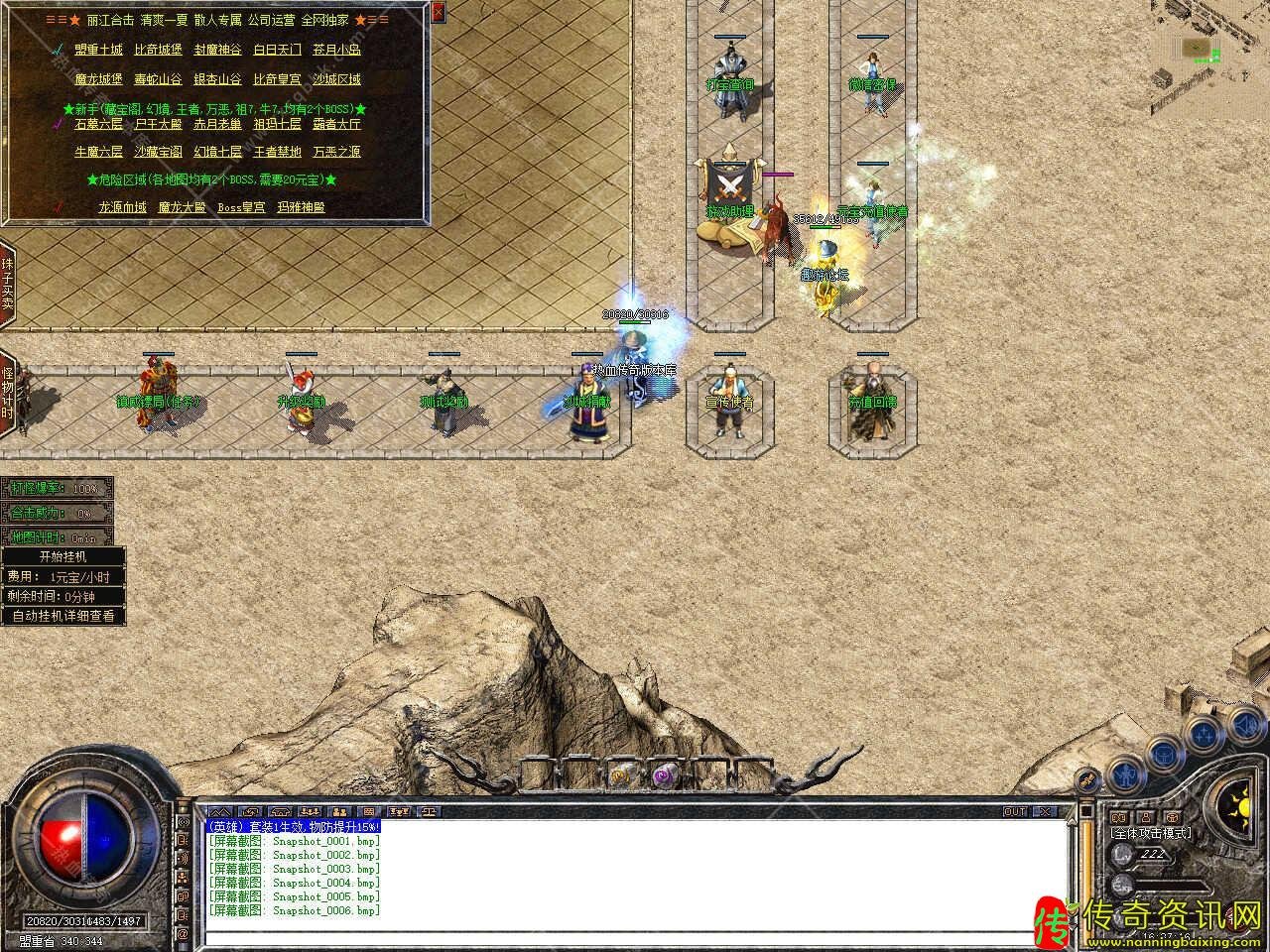Close the teleport destination panel
The height and width of the screenshot is (952, 1270).
(x=439, y=12)
